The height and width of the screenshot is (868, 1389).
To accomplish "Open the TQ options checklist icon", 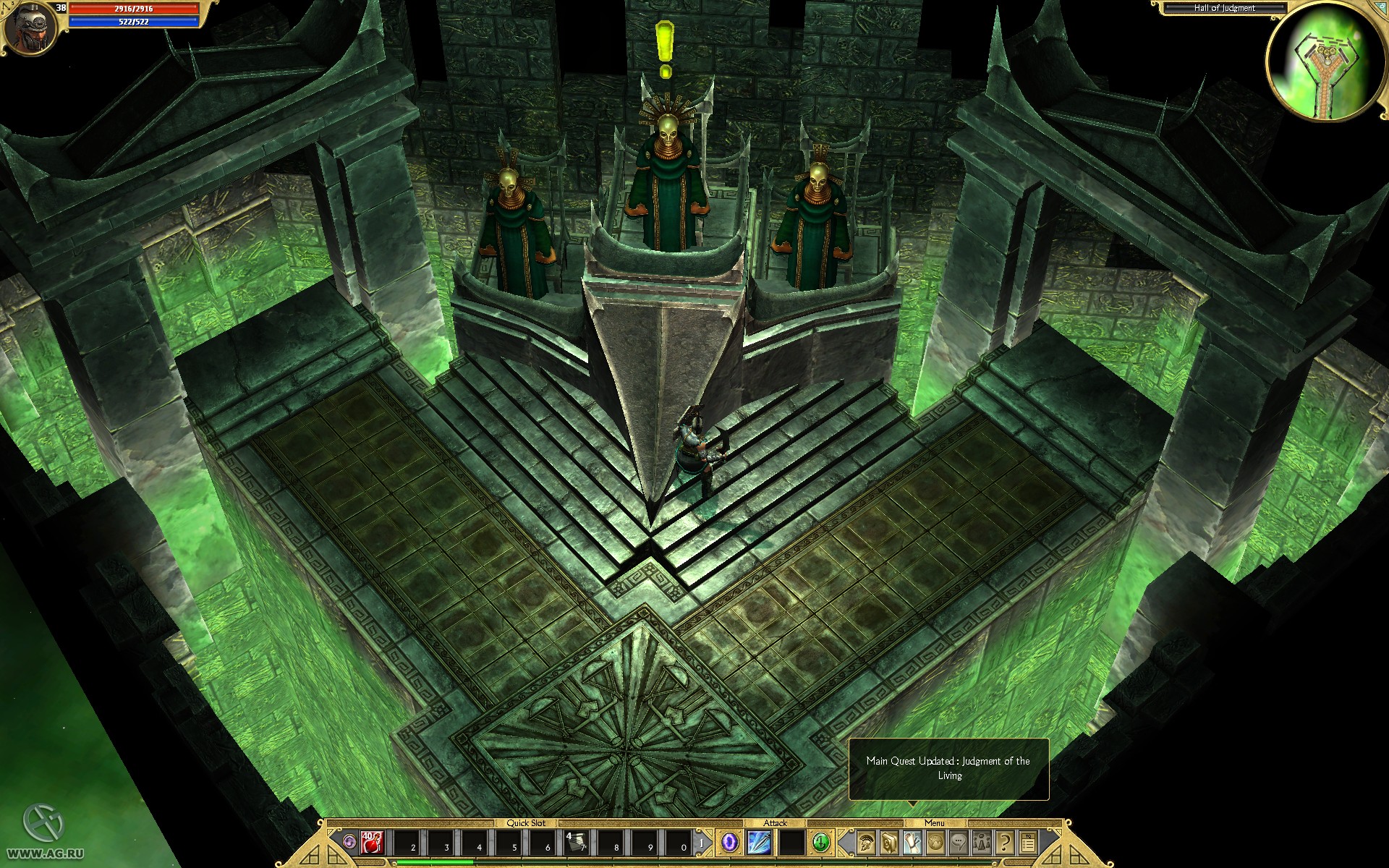I will [x=1028, y=842].
